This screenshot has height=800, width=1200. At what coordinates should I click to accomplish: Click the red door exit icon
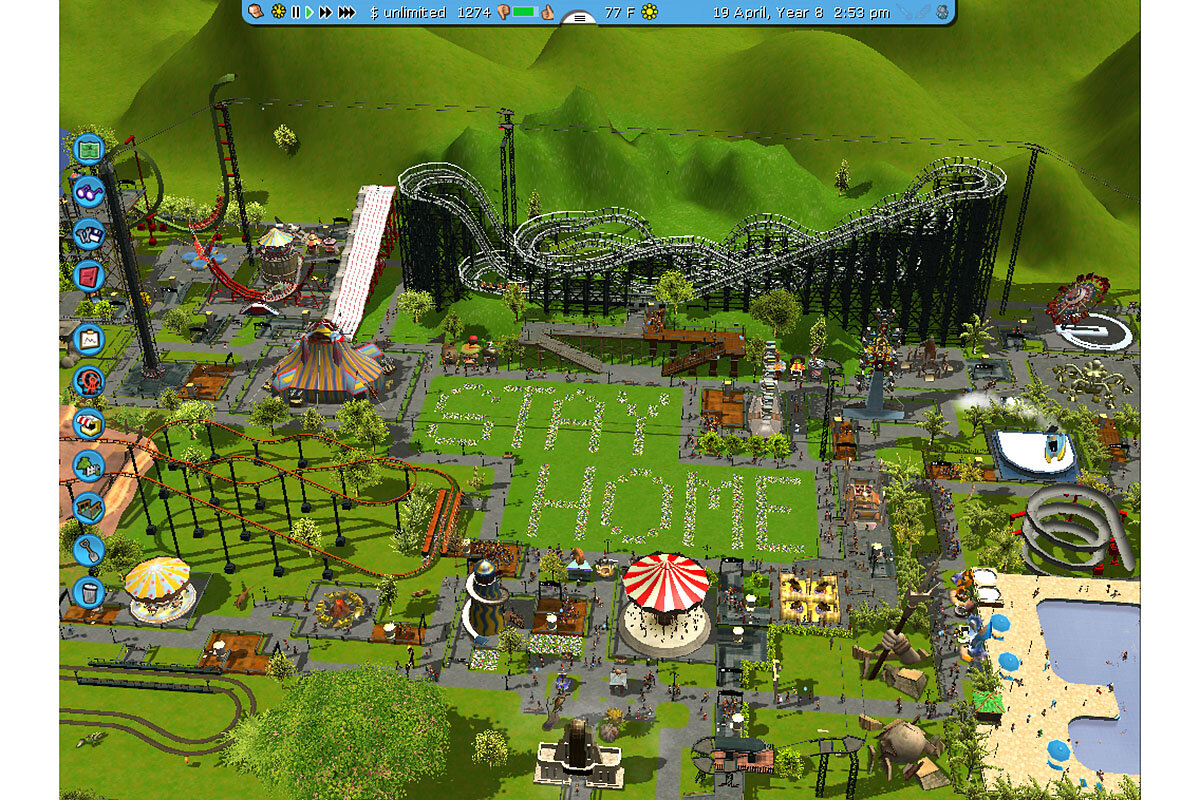pyautogui.click(x=88, y=275)
